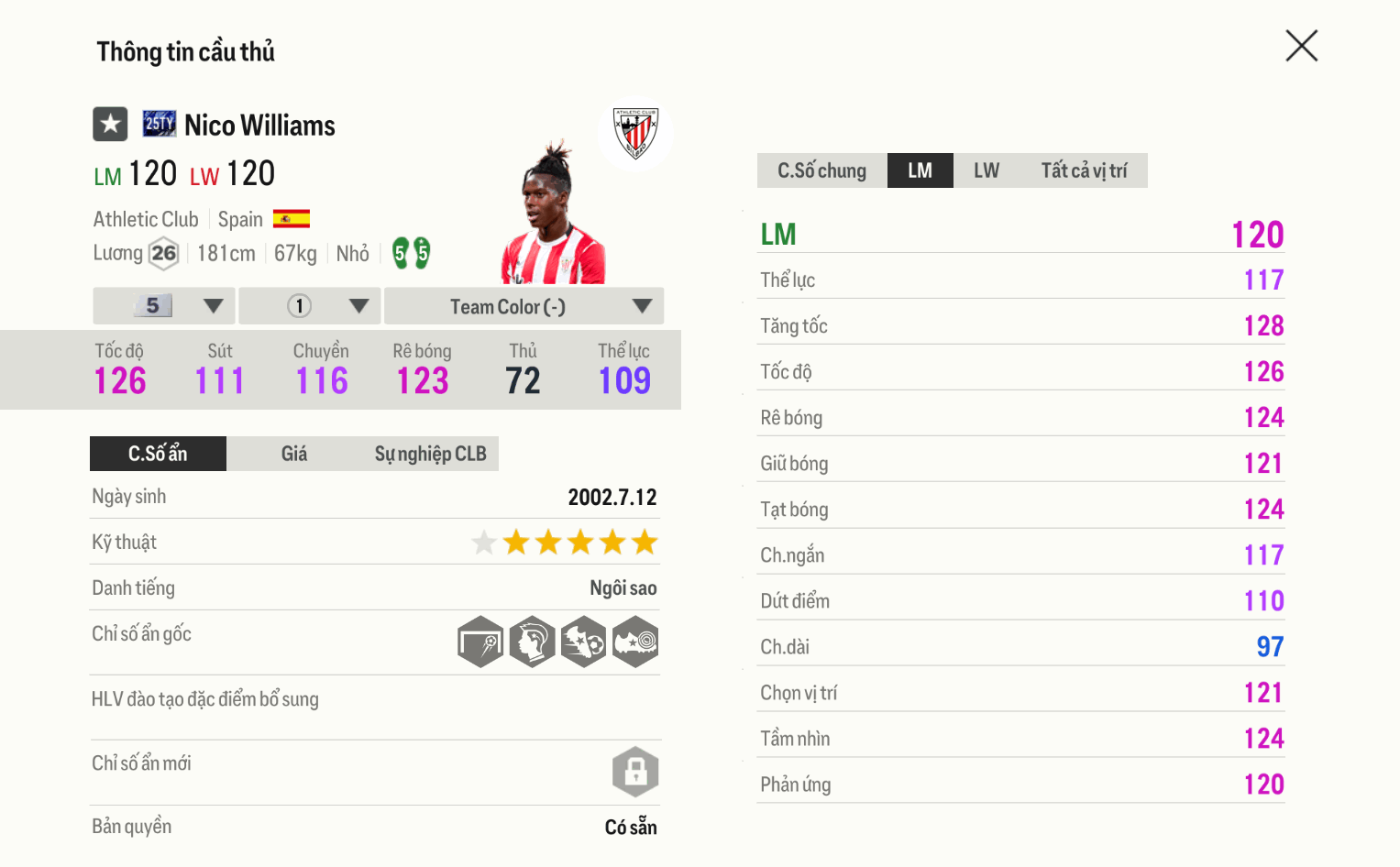Open the upgrade level 5 dropdown
This screenshot has width=1400, height=867.
tap(164, 306)
